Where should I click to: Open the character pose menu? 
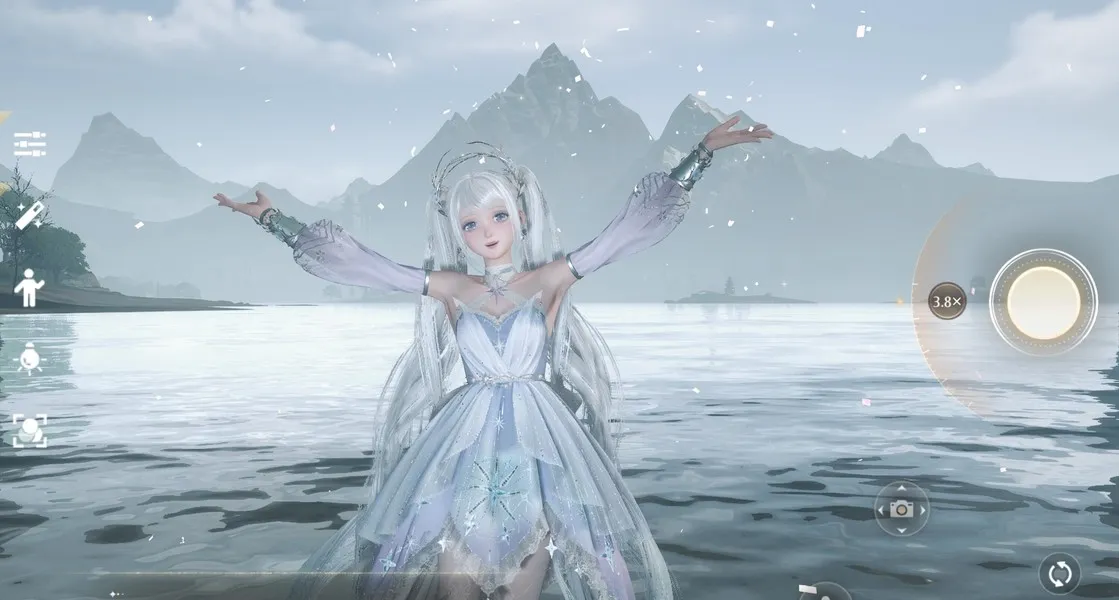pyautogui.click(x=29, y=288)
